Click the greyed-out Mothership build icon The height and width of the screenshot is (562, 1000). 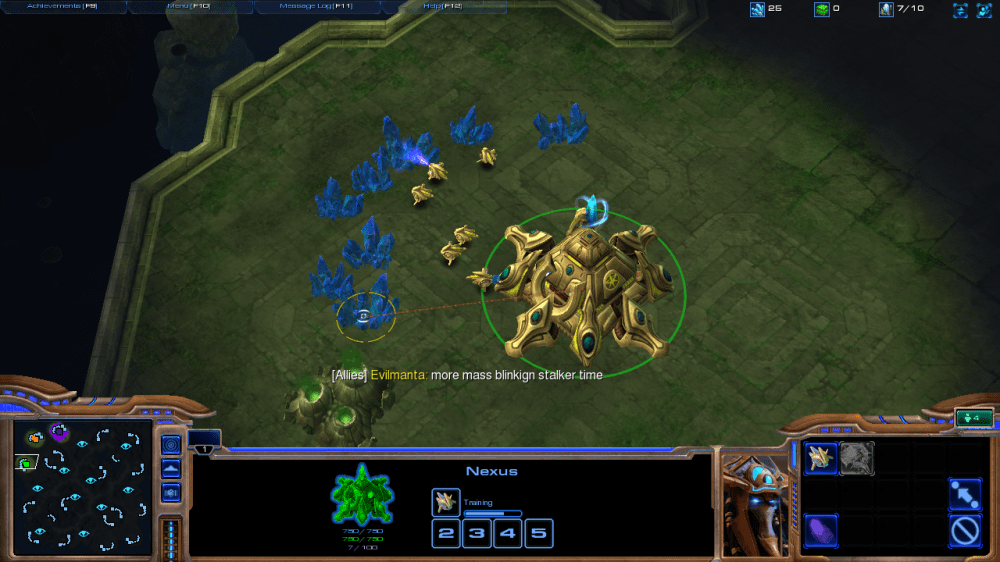[857, 458]
